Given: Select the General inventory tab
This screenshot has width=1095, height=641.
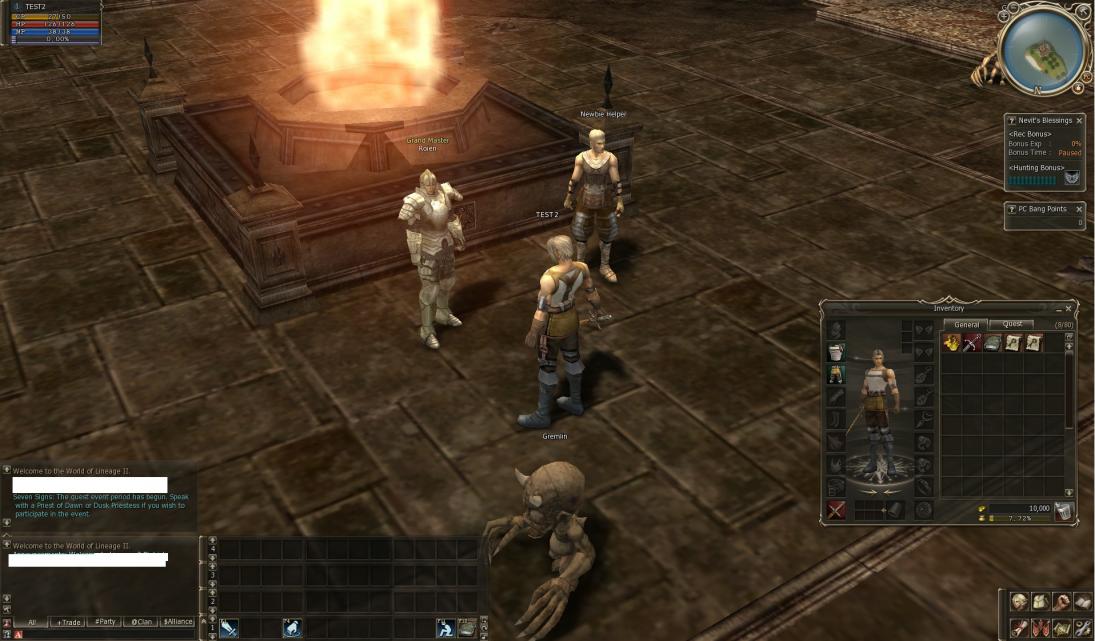Looking at the screenshot, I should point(967,324).
